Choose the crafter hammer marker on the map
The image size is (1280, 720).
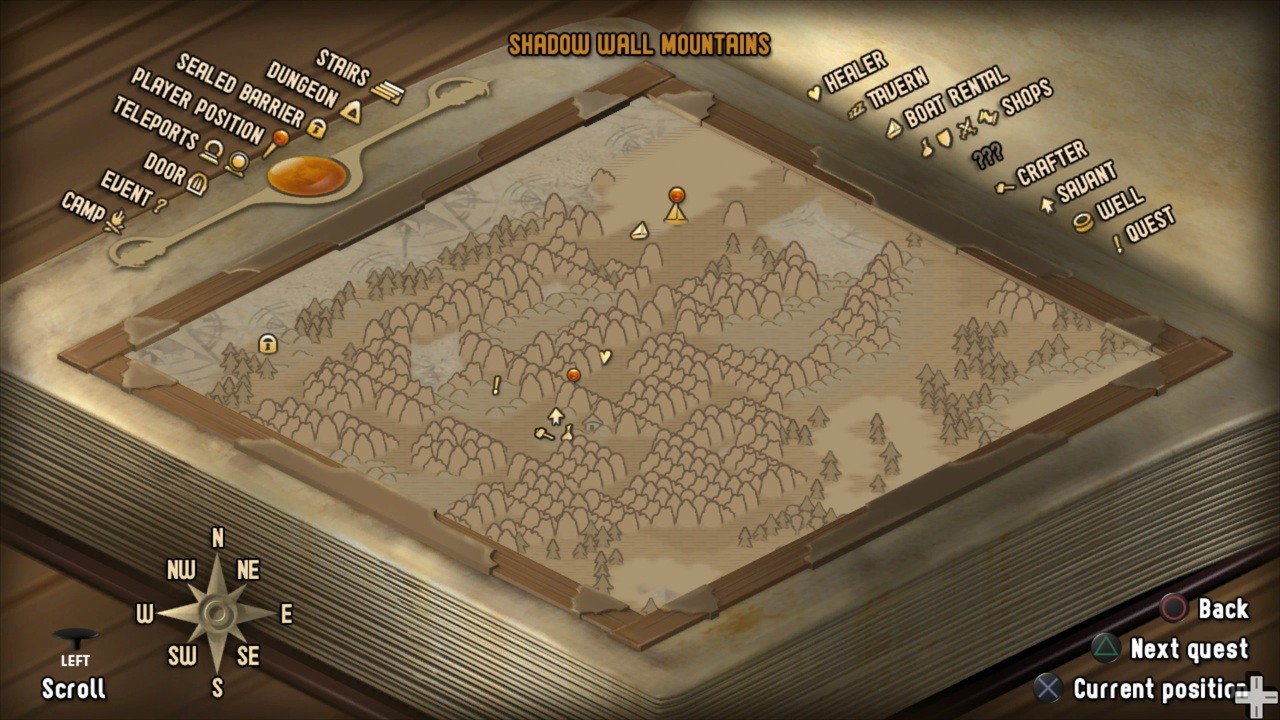(544, 435)
